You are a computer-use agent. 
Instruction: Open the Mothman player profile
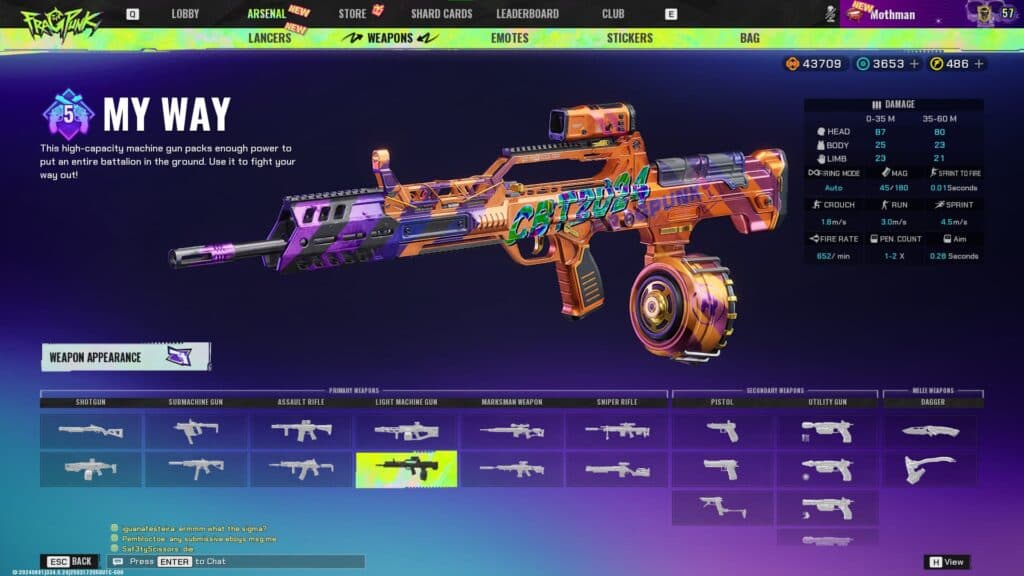[893, 14]
